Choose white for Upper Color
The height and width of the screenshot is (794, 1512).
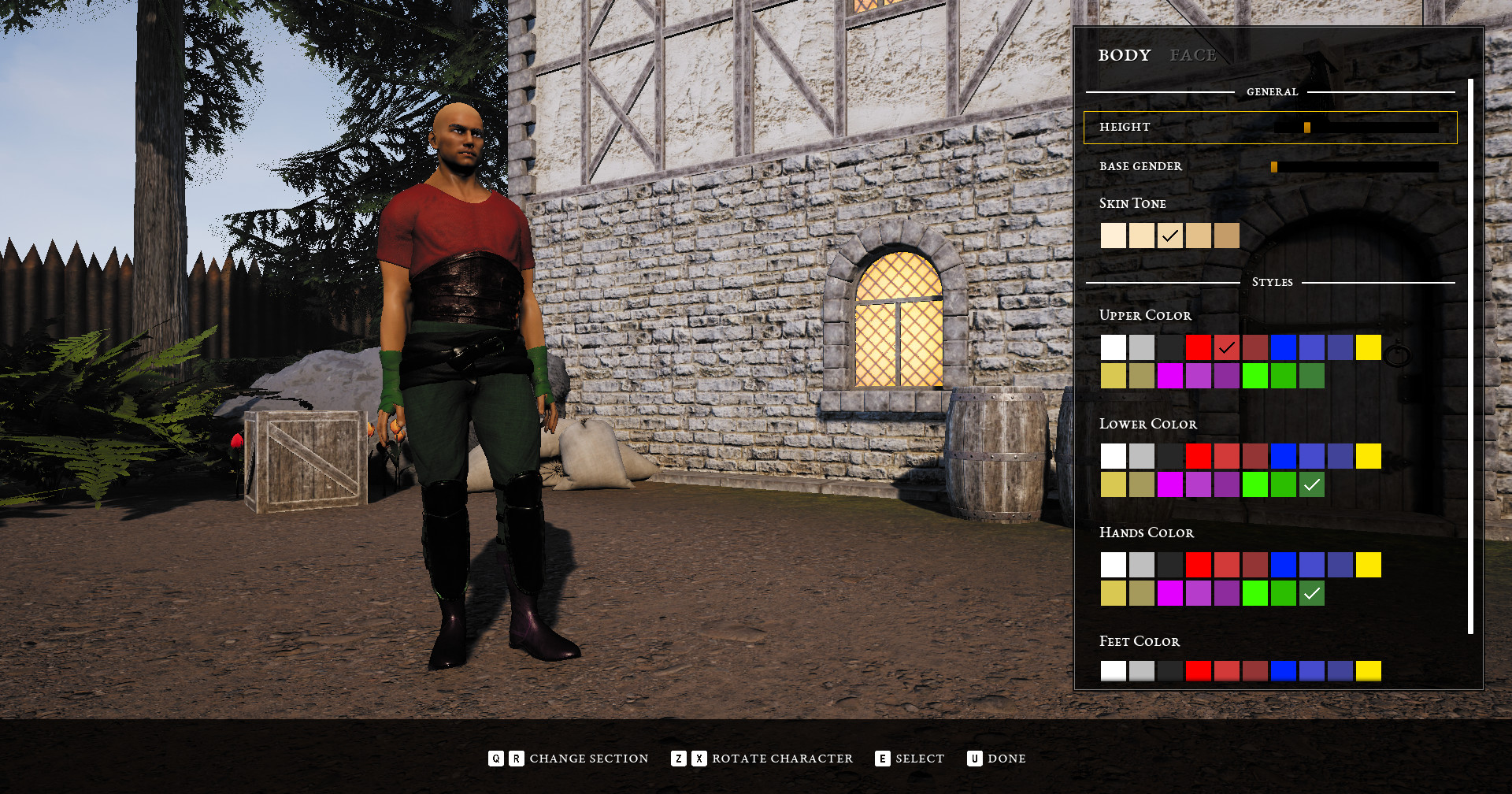pos(1113,347)
